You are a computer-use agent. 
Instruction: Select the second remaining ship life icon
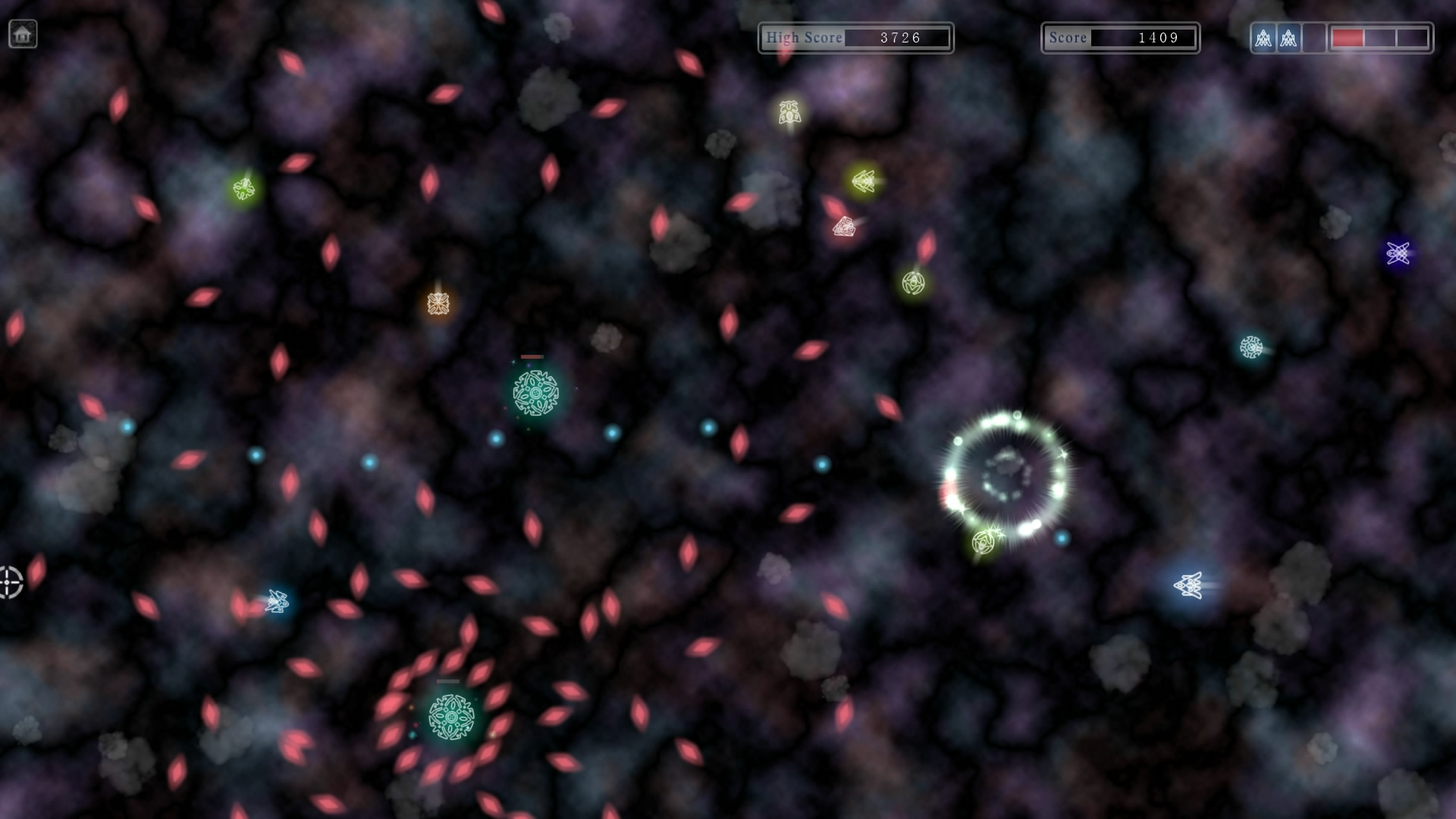(1287, 36)
